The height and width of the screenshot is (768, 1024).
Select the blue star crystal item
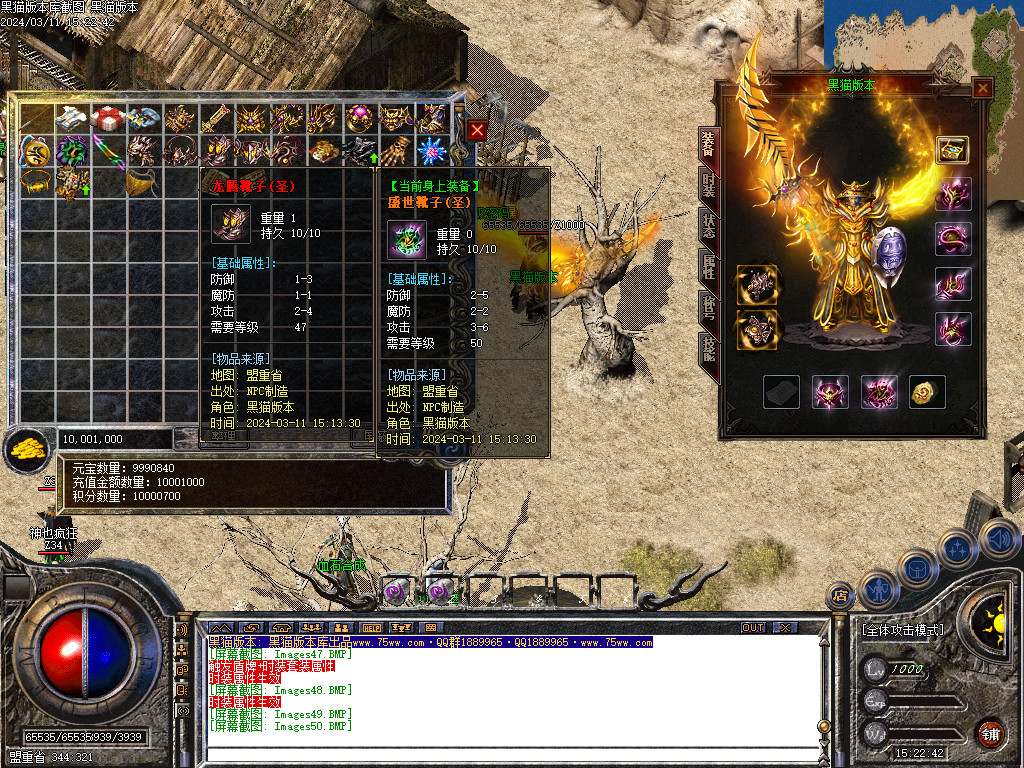tap(431, 151)
